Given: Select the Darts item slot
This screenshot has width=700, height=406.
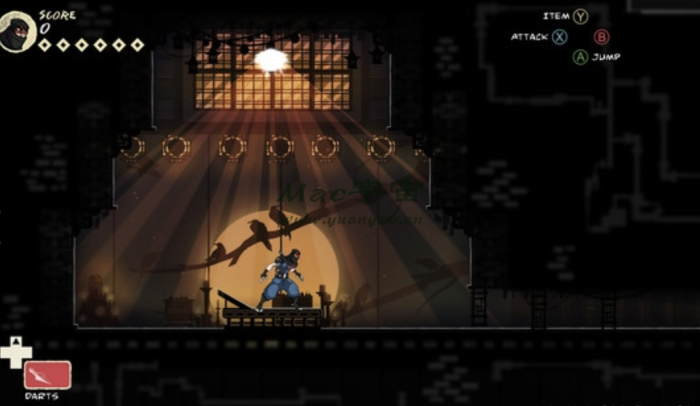Looking at the screenshot, I should pos(47,375).
